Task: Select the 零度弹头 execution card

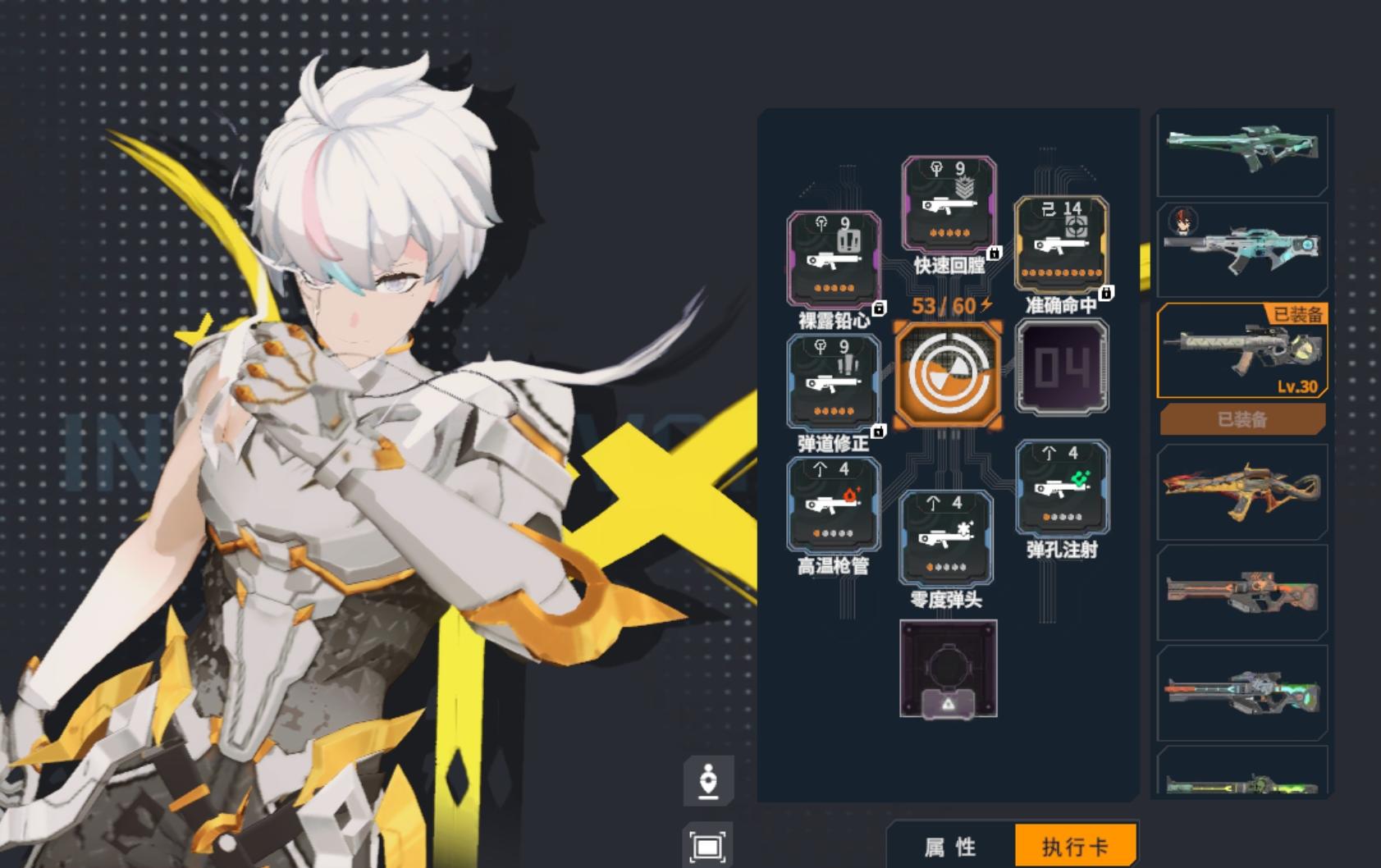Action: point(947,537)
